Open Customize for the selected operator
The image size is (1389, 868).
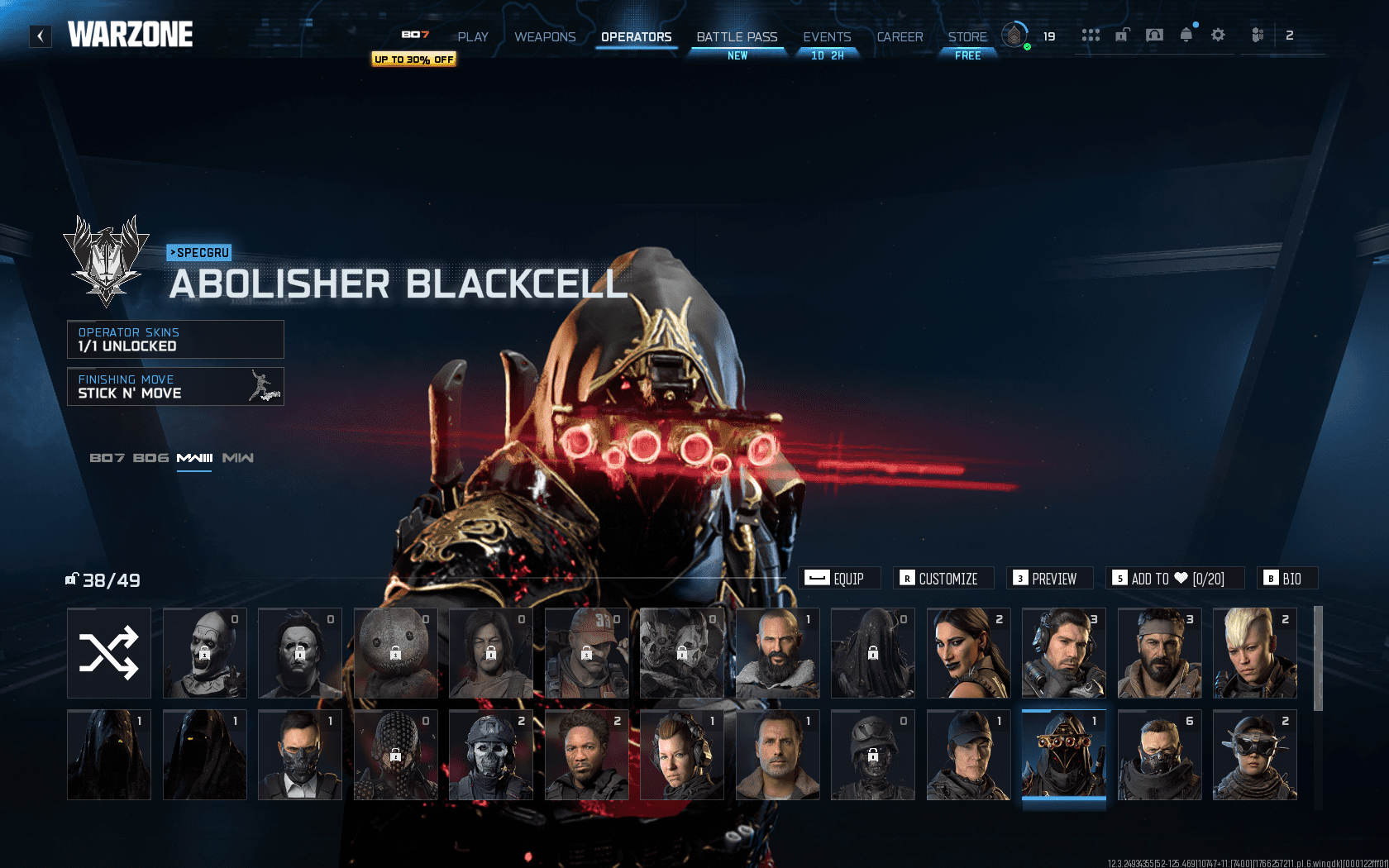[943, 578]
